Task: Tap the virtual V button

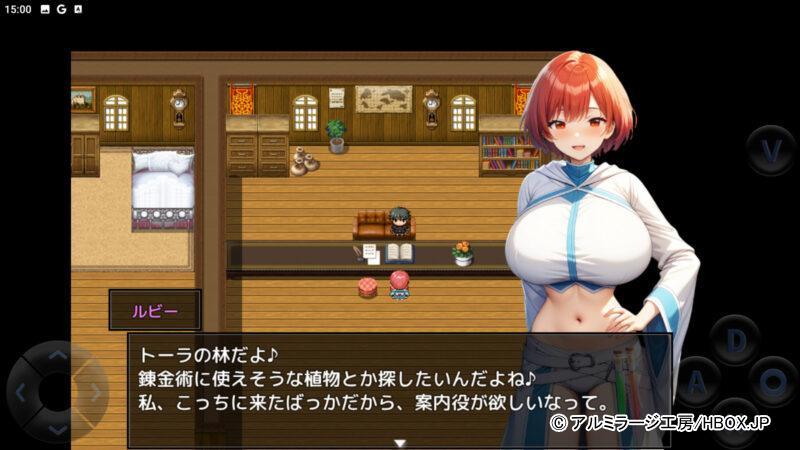Action: coord(771,150)
